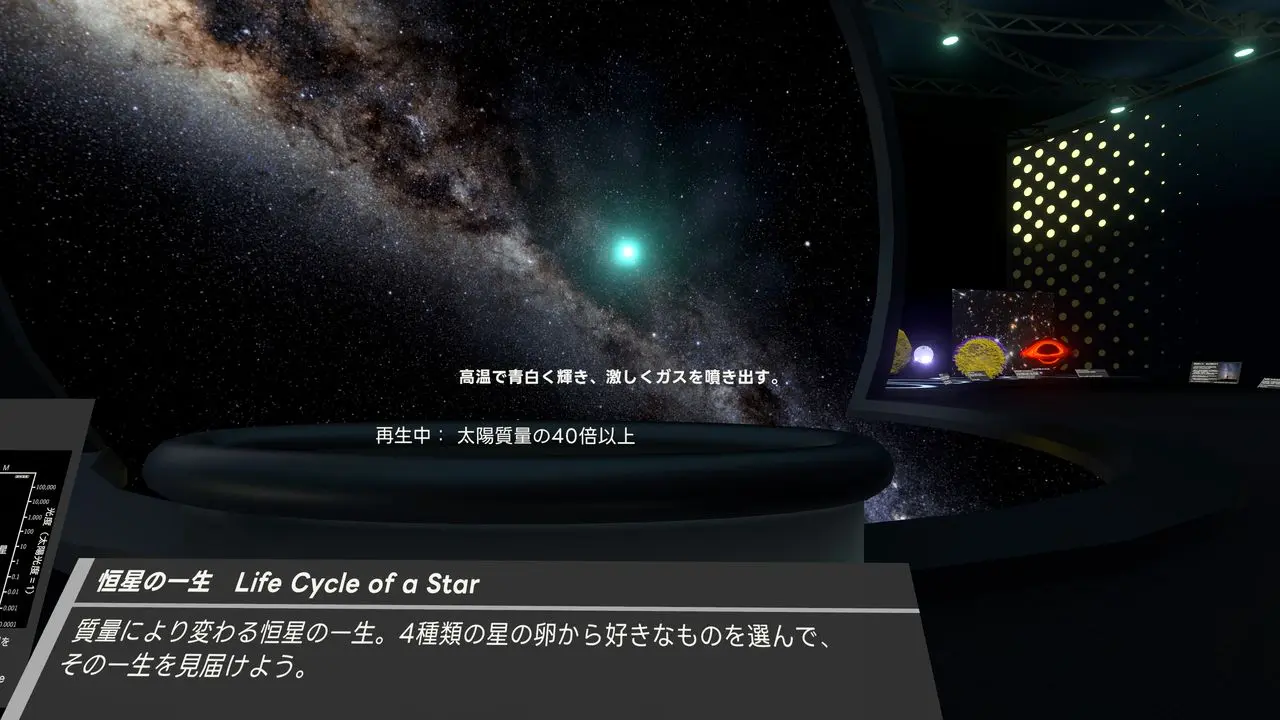Screen dimensions: 1280x720
Task: Click the red black hole accretion disk model
Action: [x=1048, y=350]
